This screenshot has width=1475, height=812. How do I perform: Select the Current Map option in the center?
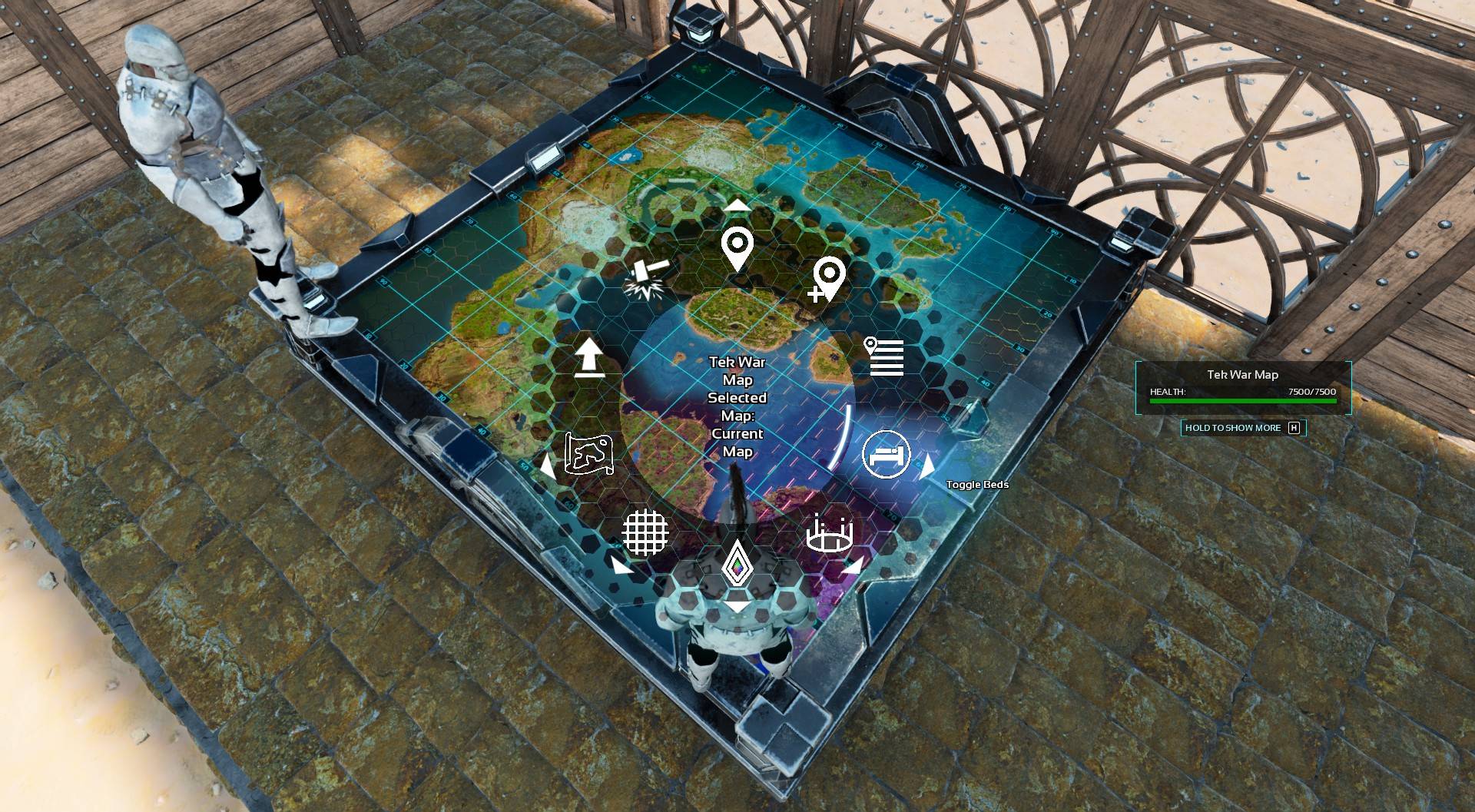coord(736,442)
